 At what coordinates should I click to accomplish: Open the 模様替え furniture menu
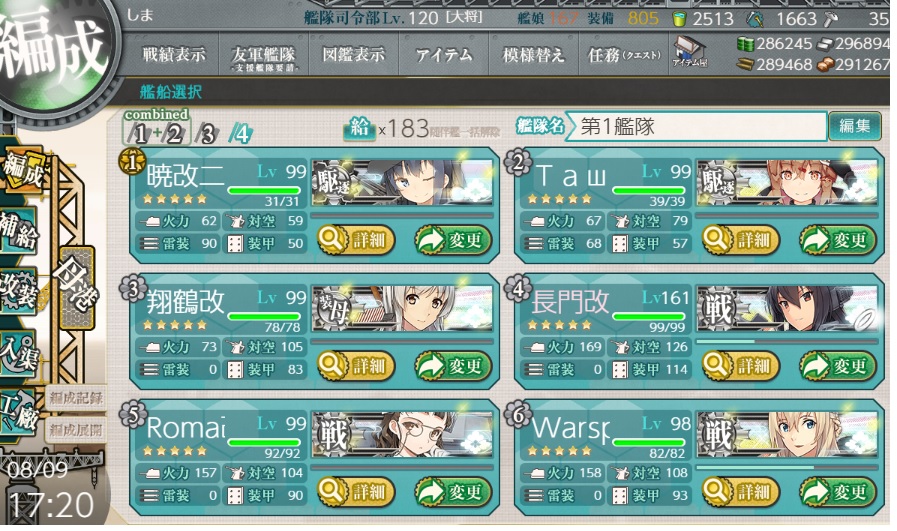(533, 56)
